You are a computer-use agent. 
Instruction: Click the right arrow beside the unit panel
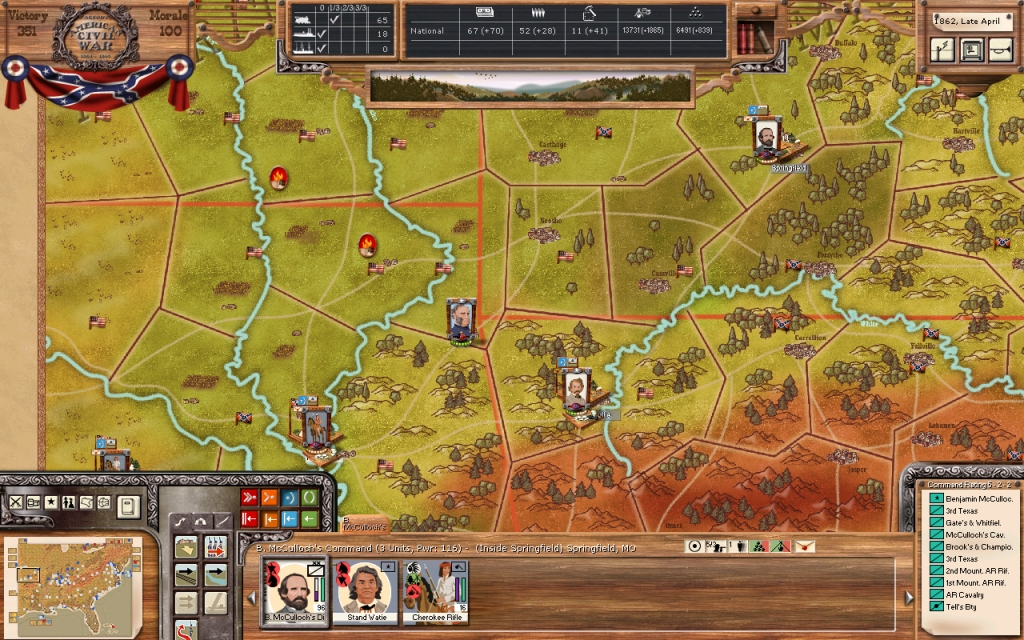coord(908,598)
